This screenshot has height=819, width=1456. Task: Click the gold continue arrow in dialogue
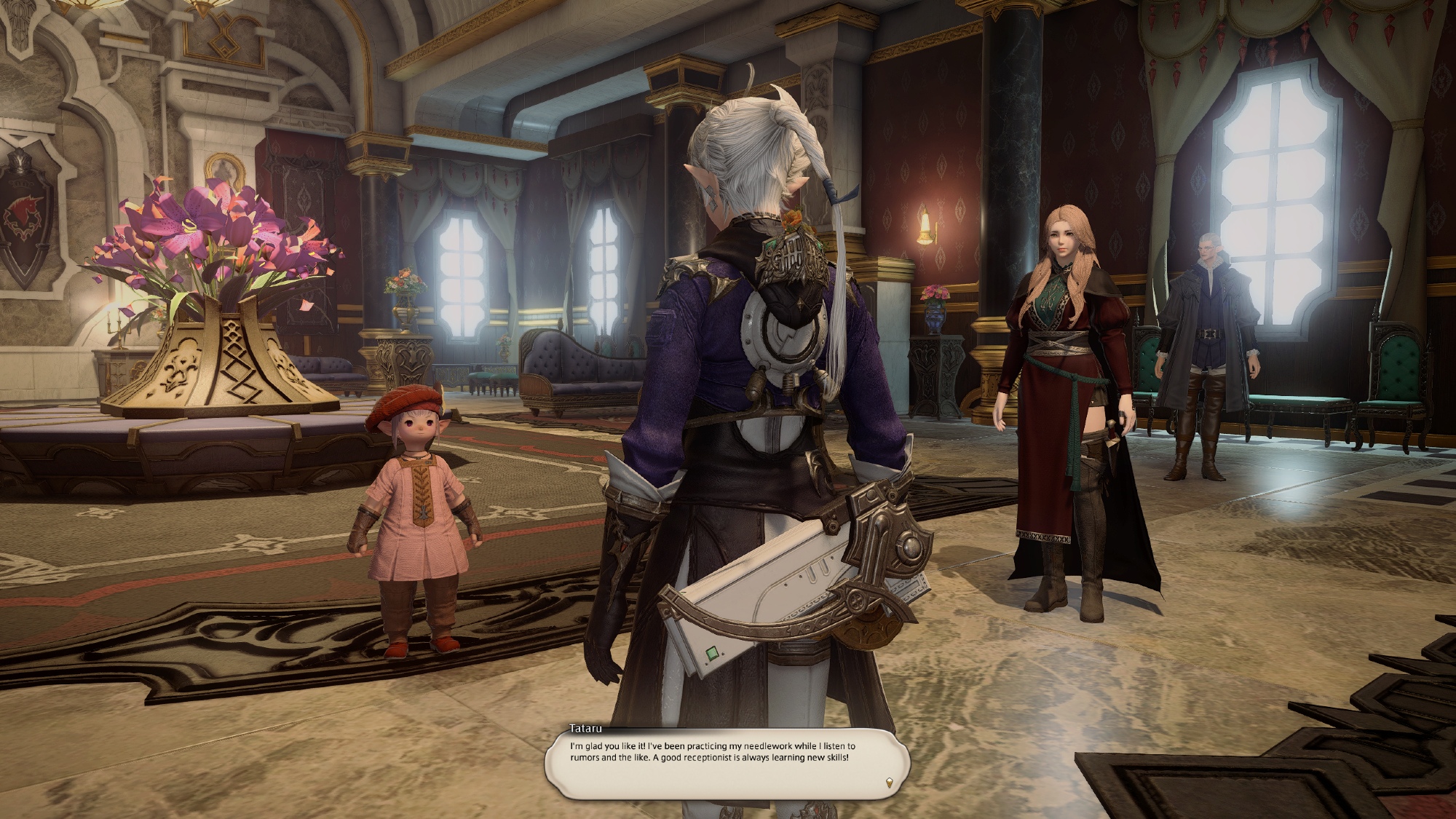[x=888, y=783]
